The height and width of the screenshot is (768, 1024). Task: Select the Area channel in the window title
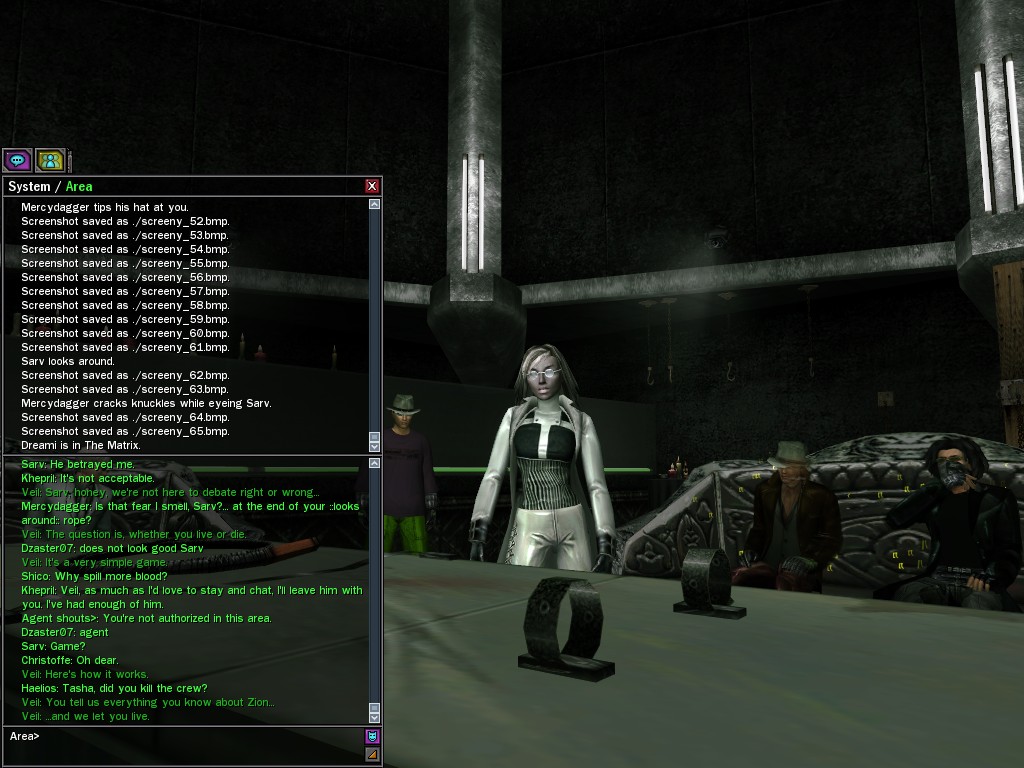[x=79, y=187]
